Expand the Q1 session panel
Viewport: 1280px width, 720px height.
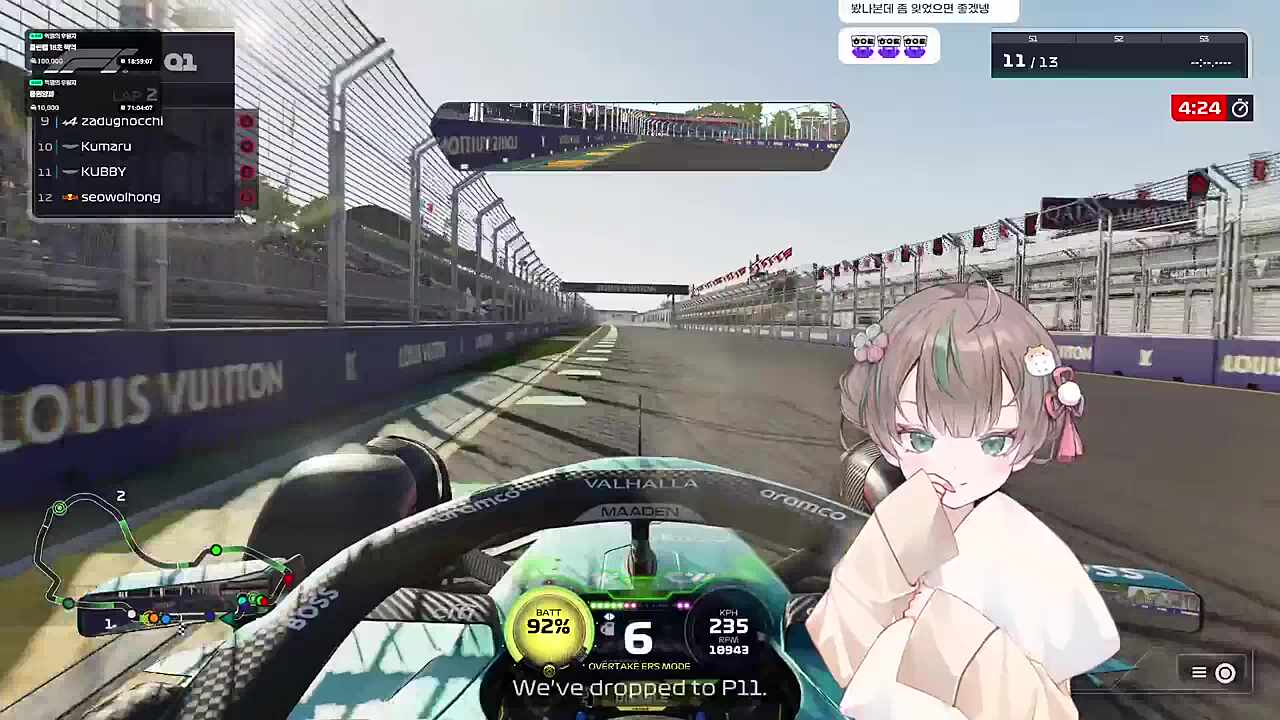point(181,61)
